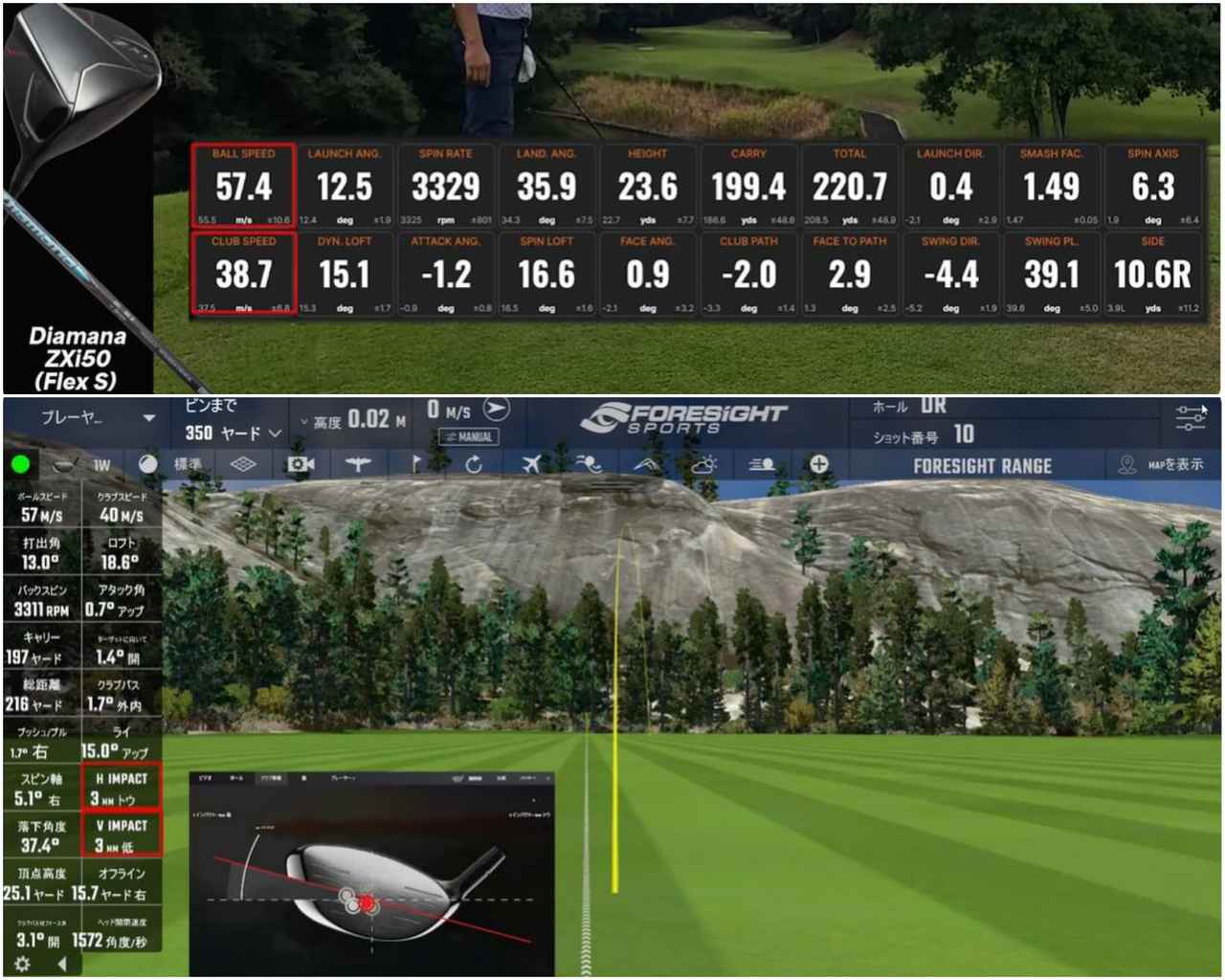Select the V IMPACT data tile
This screenshot has width=1225, height=980.
122,835
